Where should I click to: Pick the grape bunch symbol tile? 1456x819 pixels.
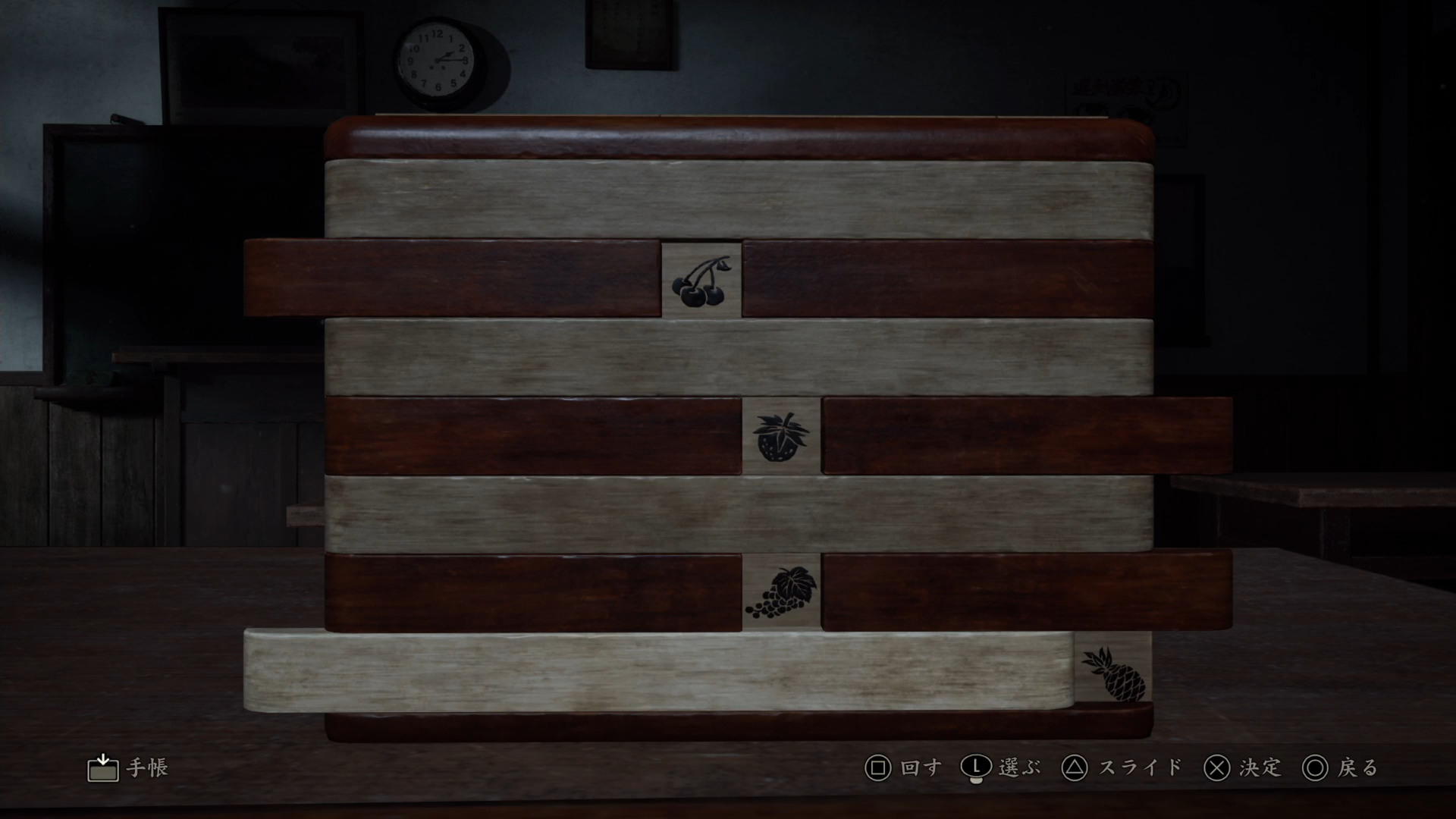[781, 593]
